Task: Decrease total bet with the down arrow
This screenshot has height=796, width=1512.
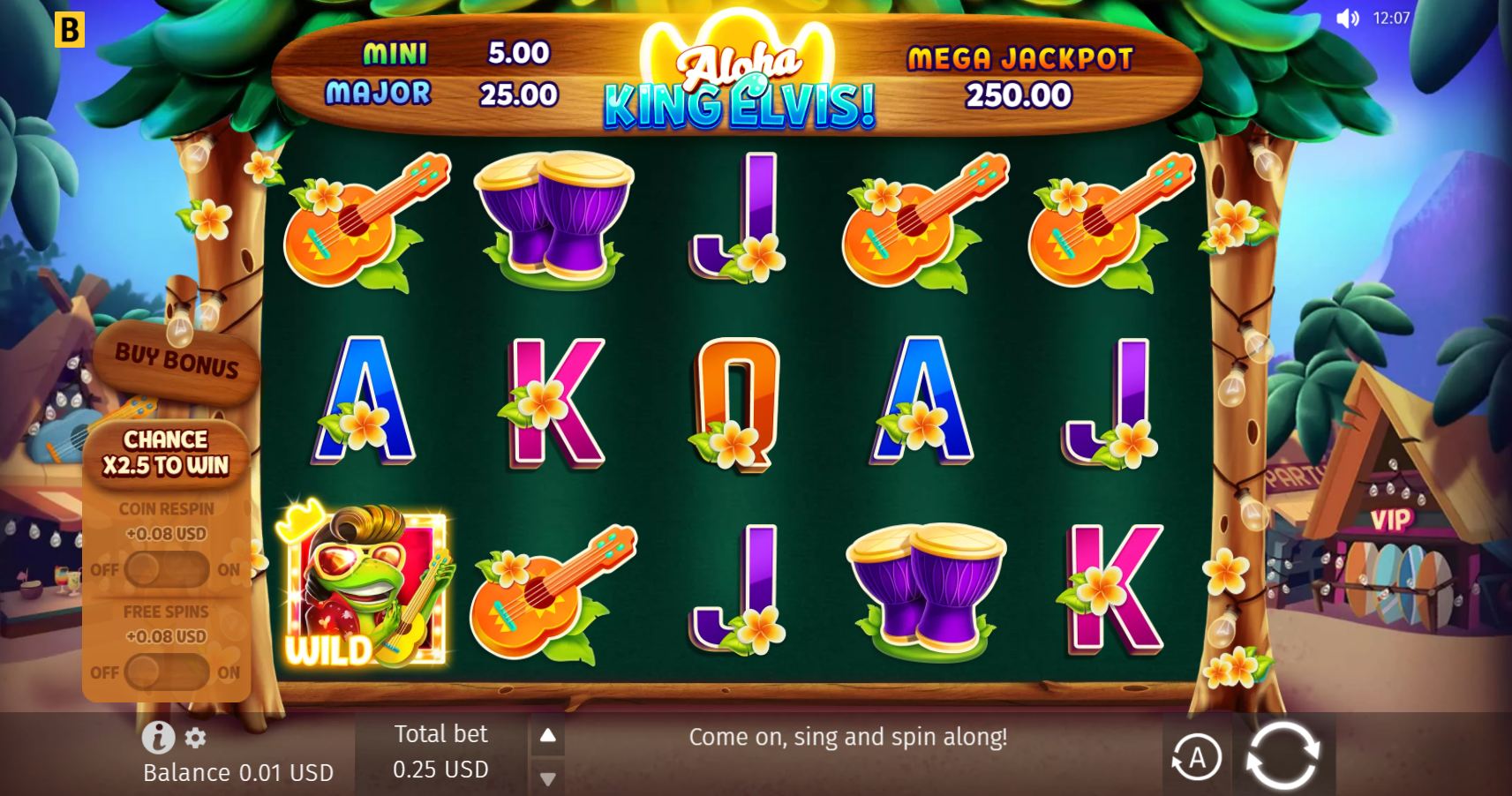Action: (547, 778)
